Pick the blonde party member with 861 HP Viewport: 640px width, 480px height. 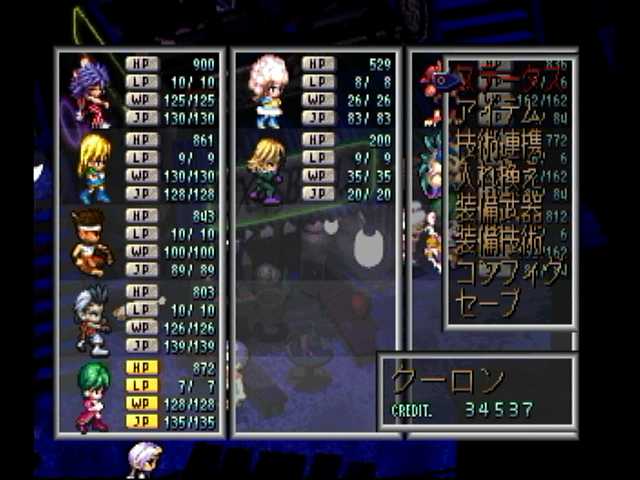coord(93,167)
